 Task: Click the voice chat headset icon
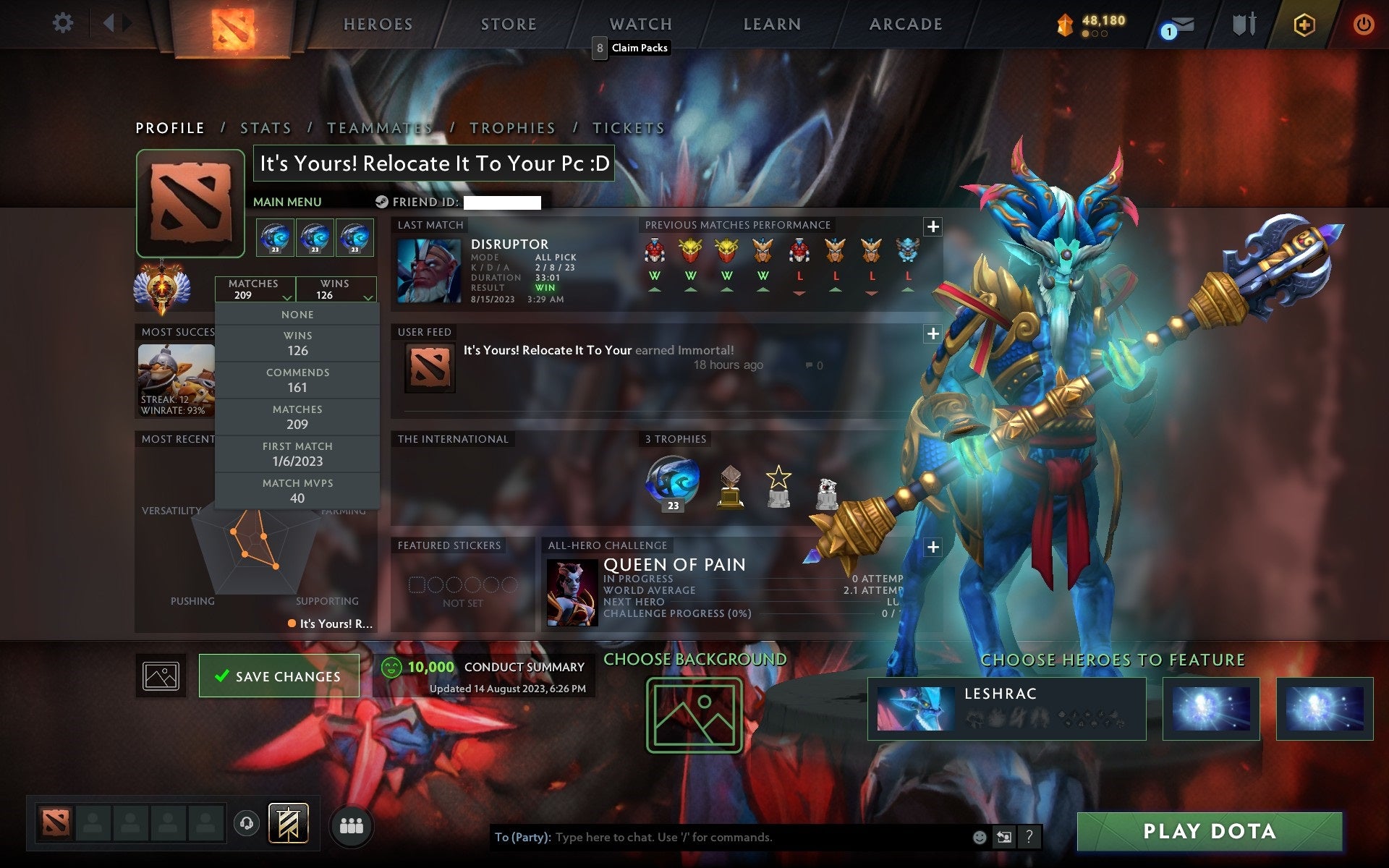[246, 824]
